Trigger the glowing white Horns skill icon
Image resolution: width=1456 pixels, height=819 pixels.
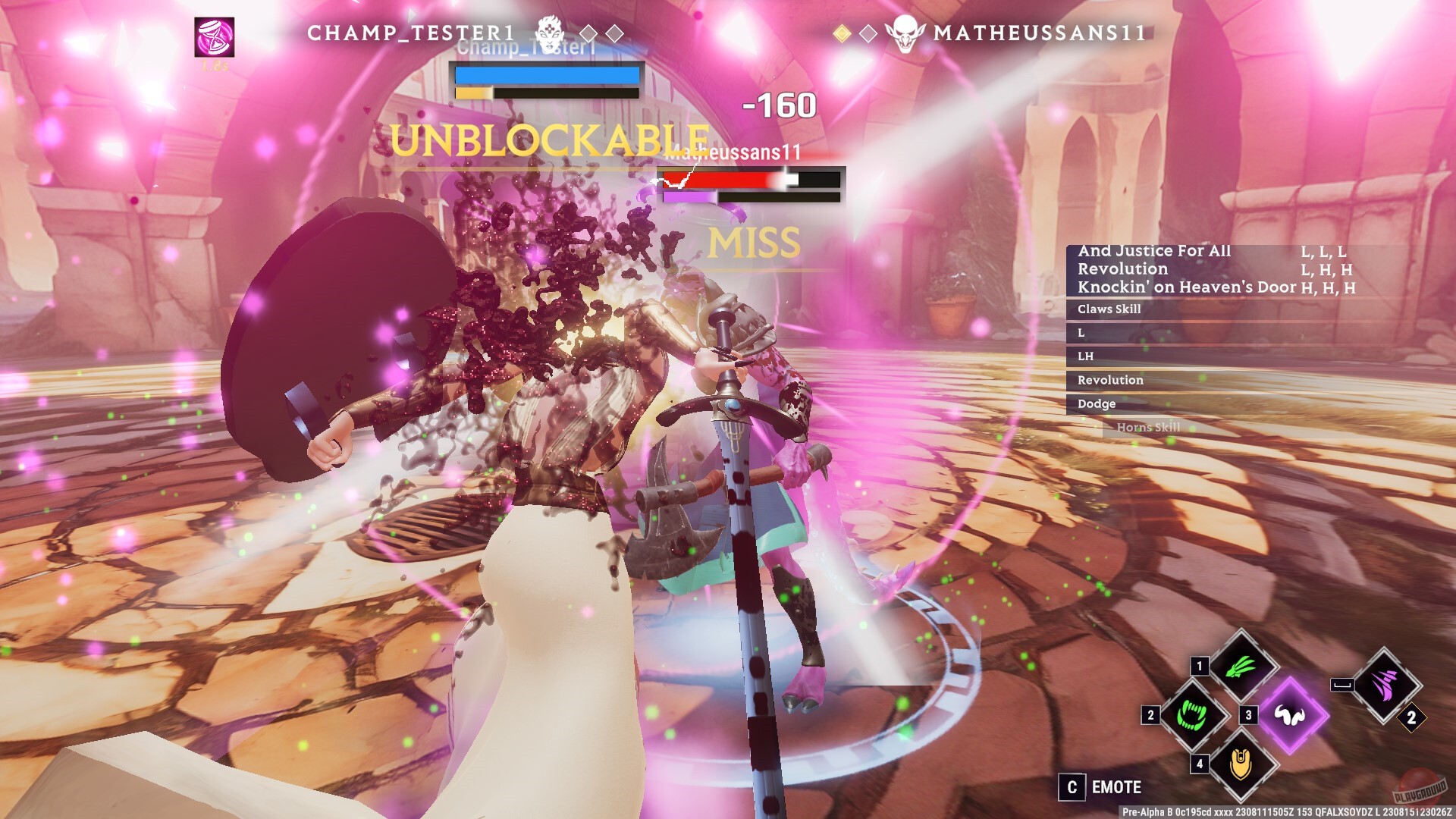(x=1291, y=715)
